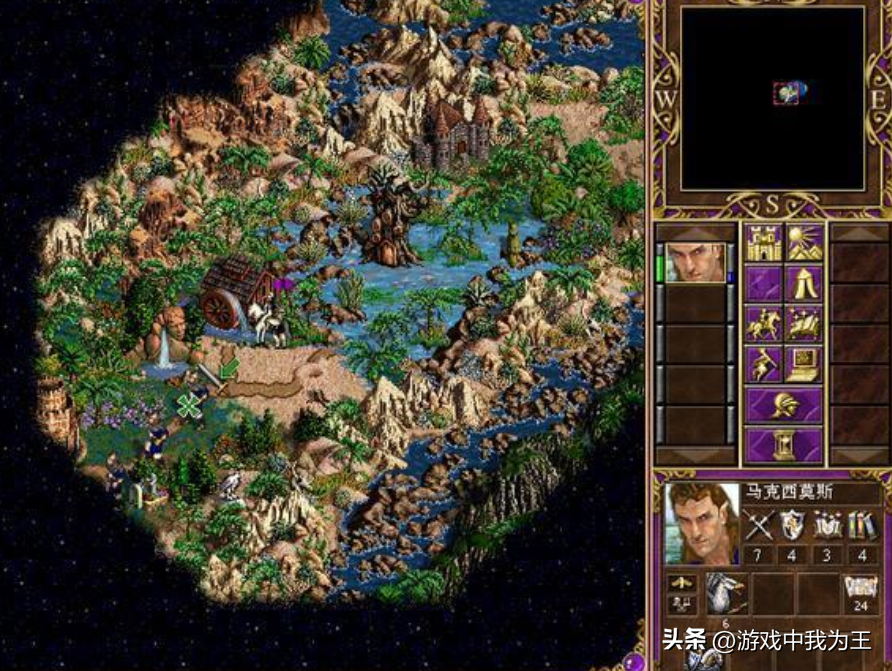Open system options computer button
This screenshot has height=671, width=892.
click(804, 364)
